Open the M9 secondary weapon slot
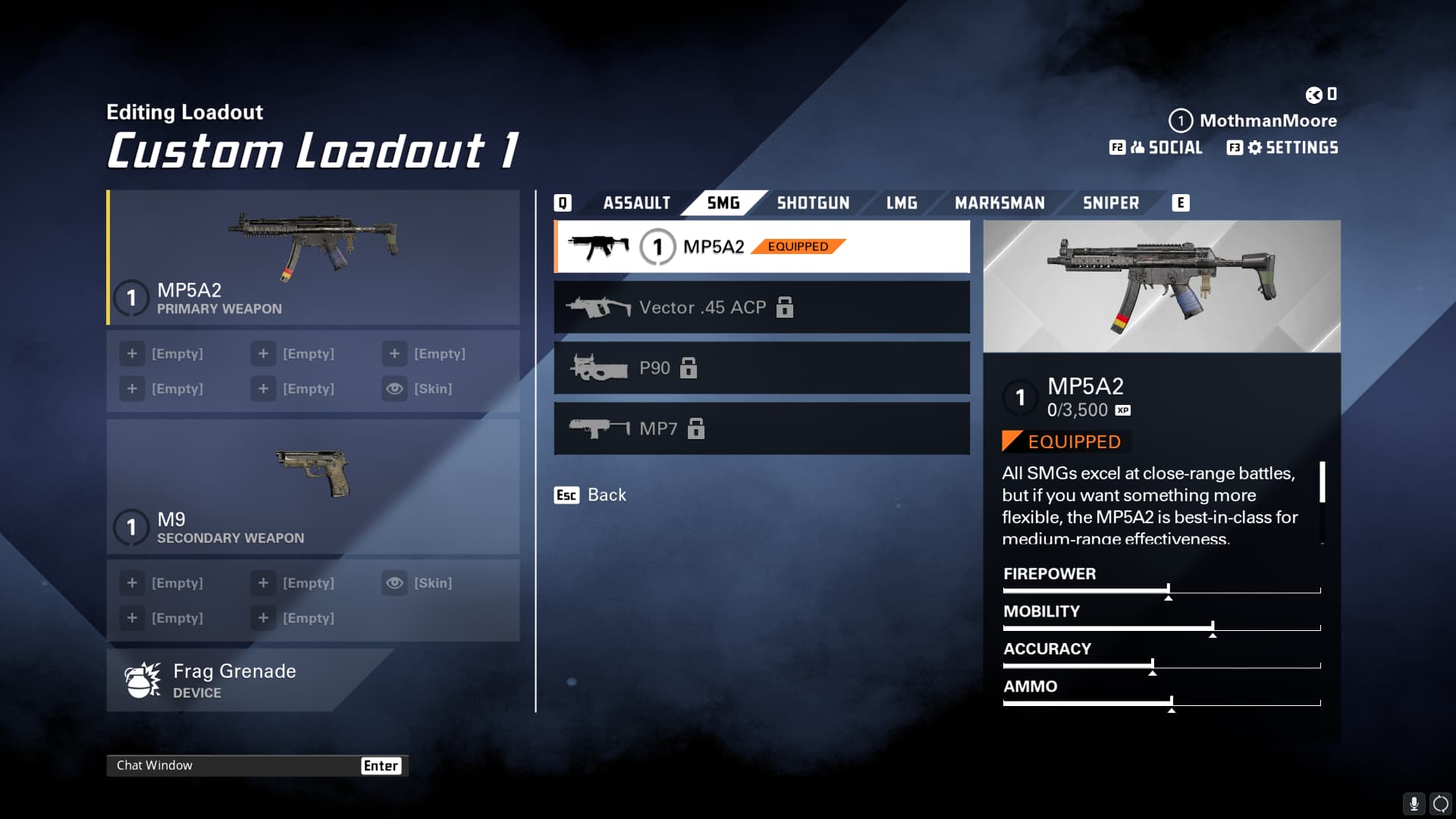This screenshot has width=1456, height=819. [313, 487]
